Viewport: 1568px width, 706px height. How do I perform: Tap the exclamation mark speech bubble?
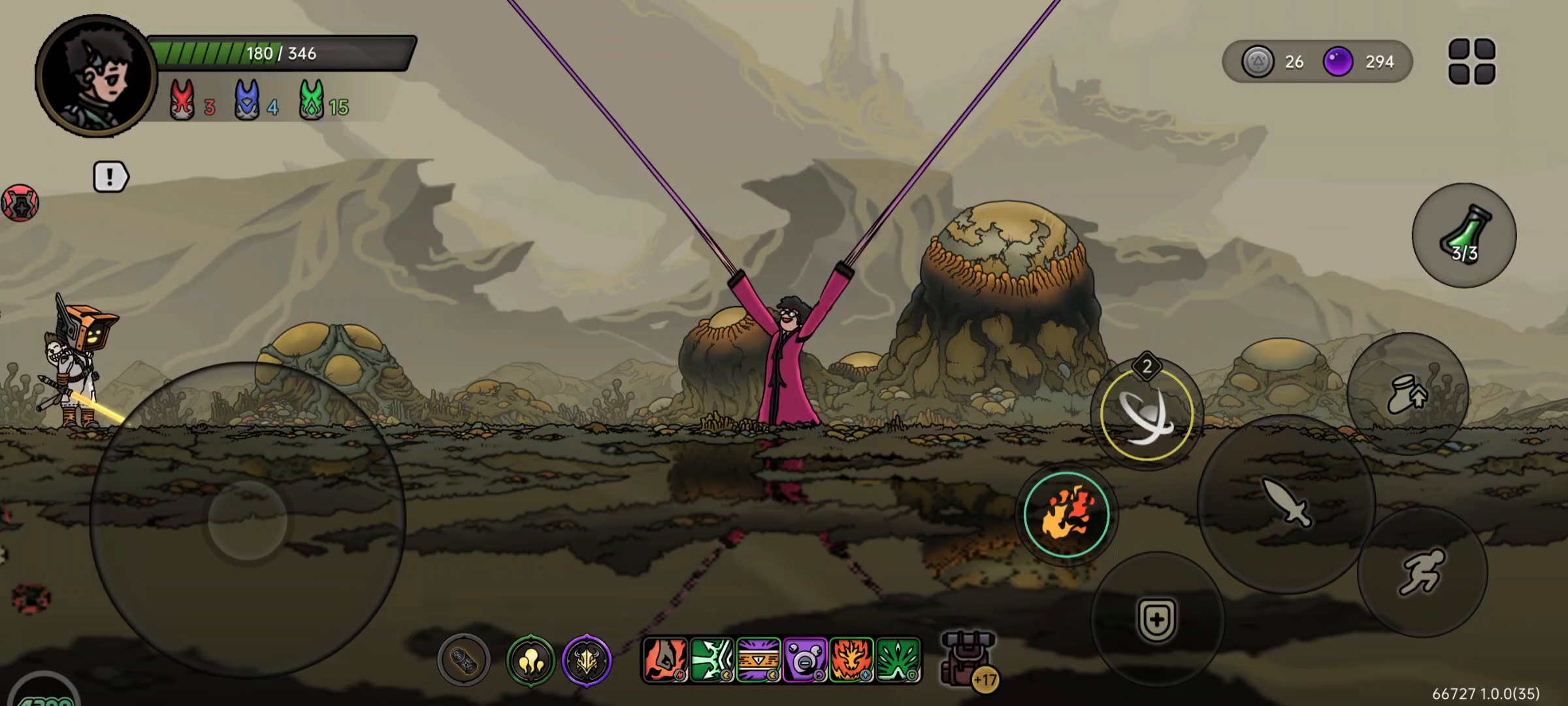(x=110, y=176)
